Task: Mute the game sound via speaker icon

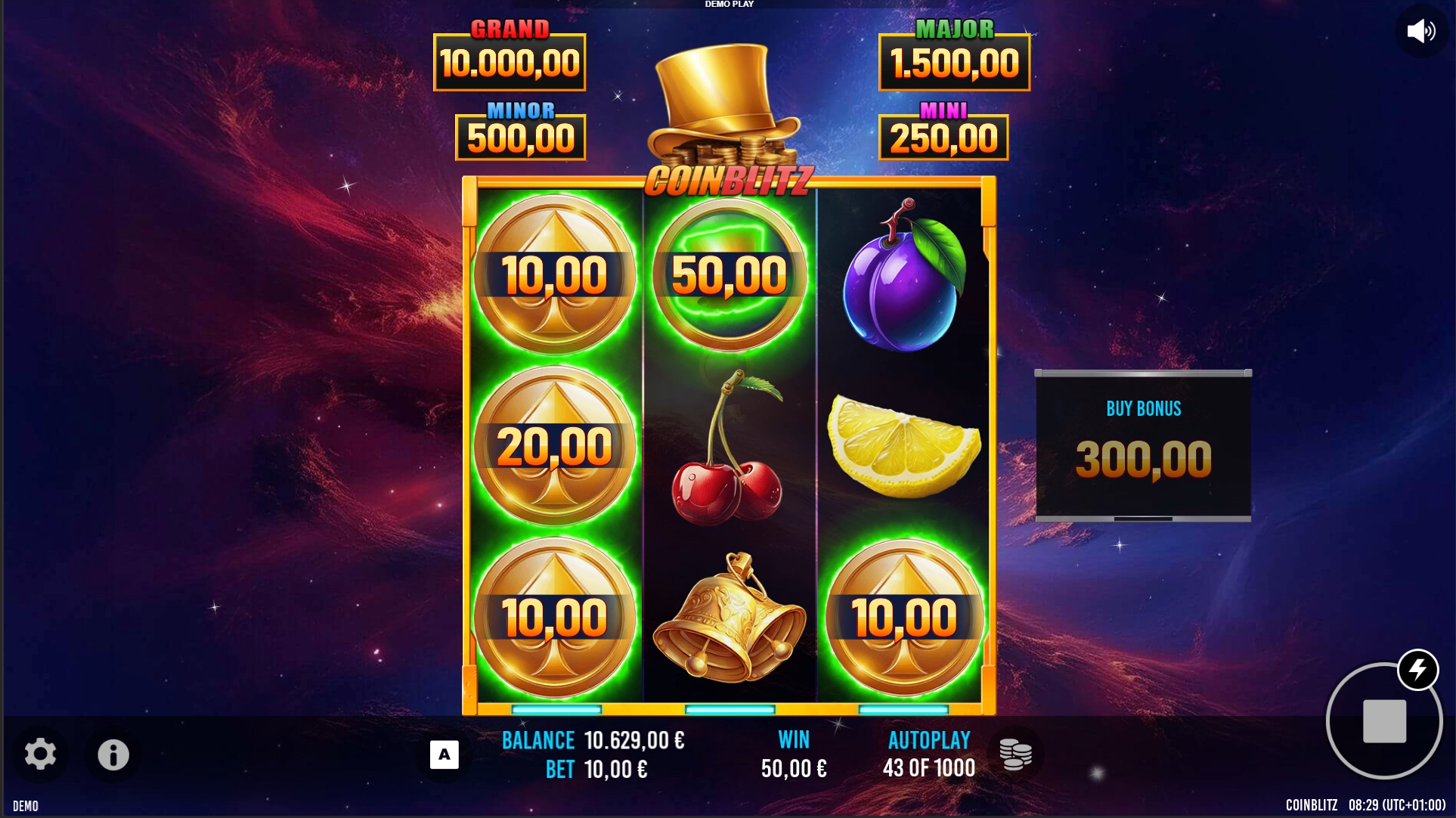Action: click(x=1420, y=31)
